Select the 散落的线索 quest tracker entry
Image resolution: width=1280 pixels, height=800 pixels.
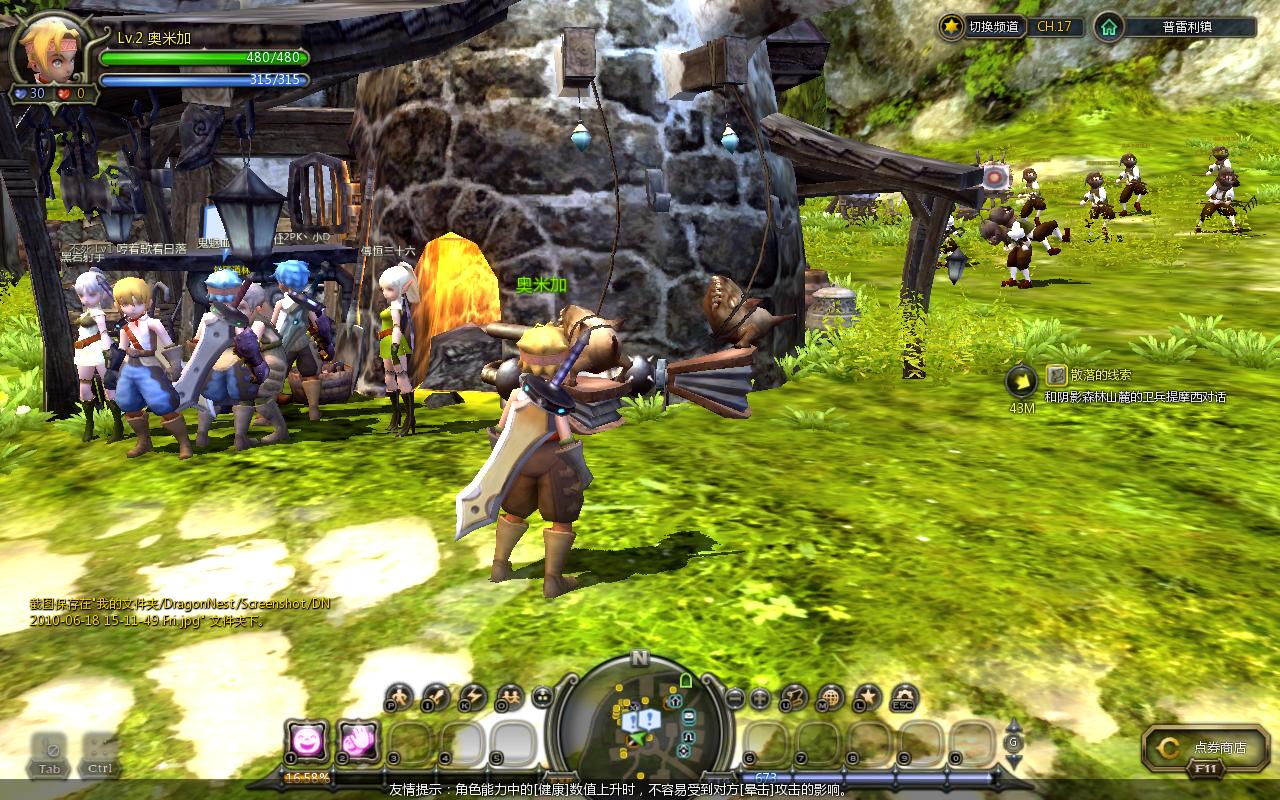1100,375
